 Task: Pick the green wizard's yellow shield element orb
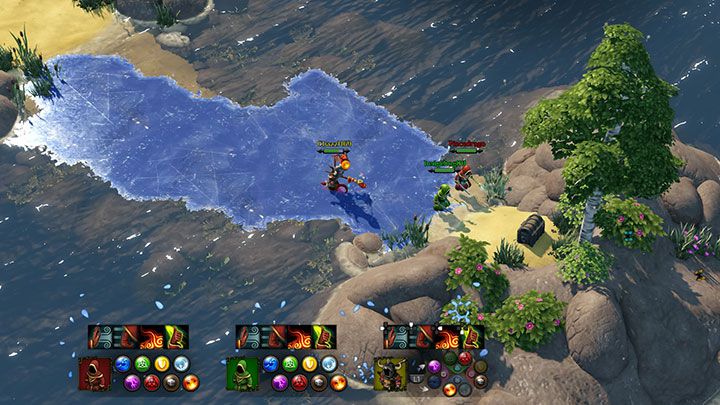[309, 364]
